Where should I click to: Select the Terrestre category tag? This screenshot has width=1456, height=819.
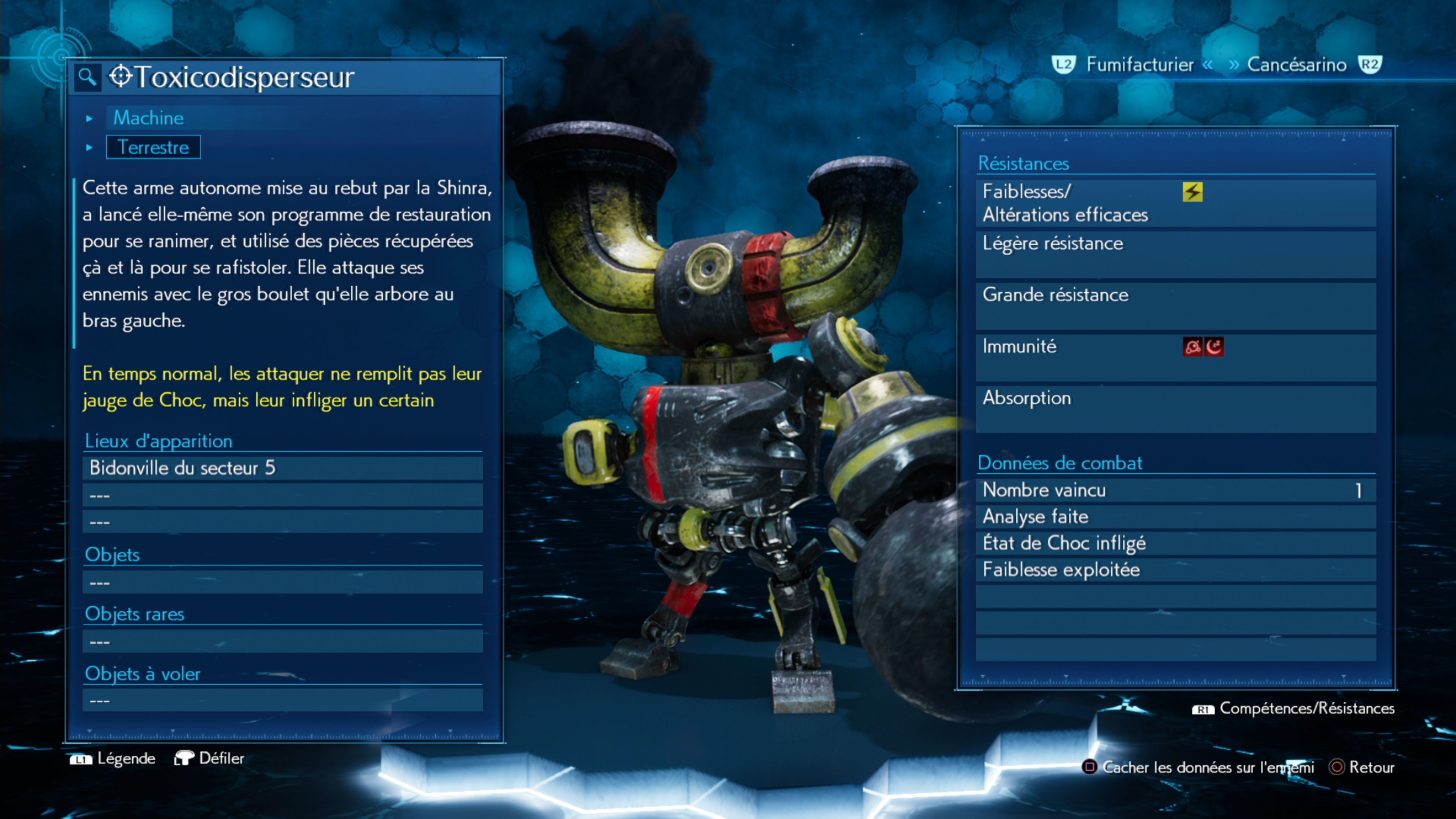153,147
